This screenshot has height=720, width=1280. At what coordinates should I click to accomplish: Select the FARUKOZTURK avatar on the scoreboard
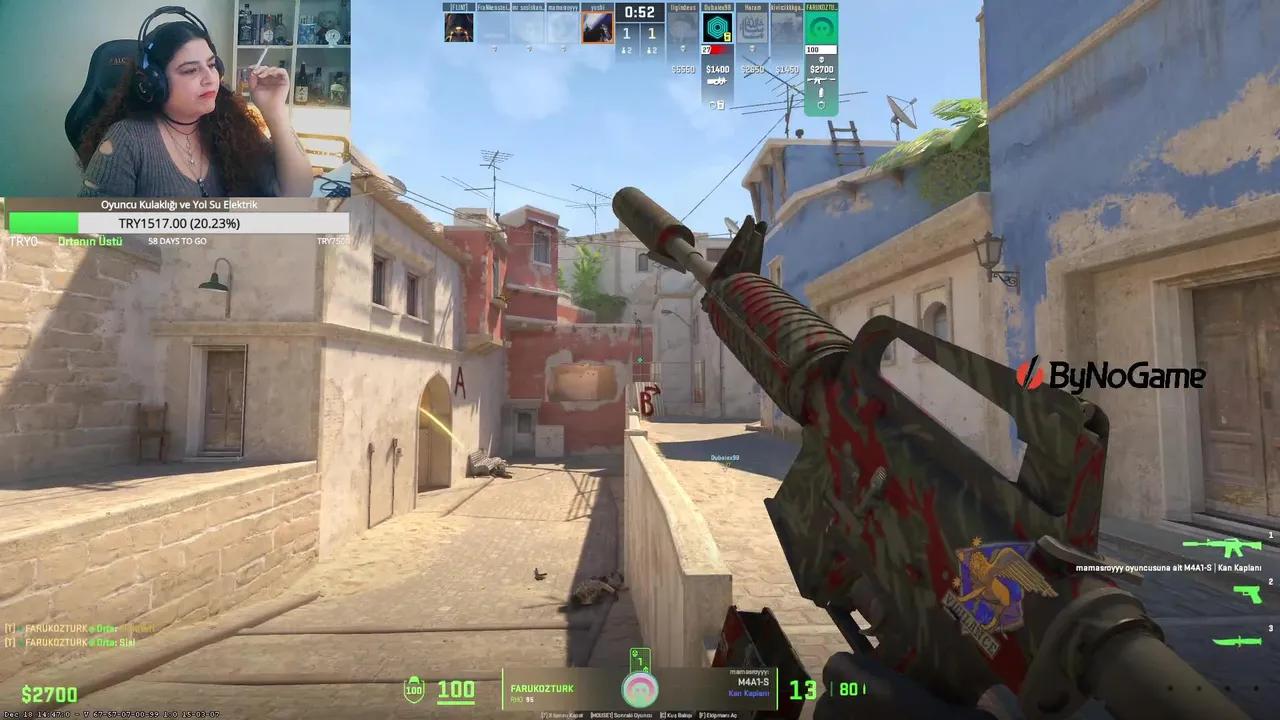click(x=820, y=28)
